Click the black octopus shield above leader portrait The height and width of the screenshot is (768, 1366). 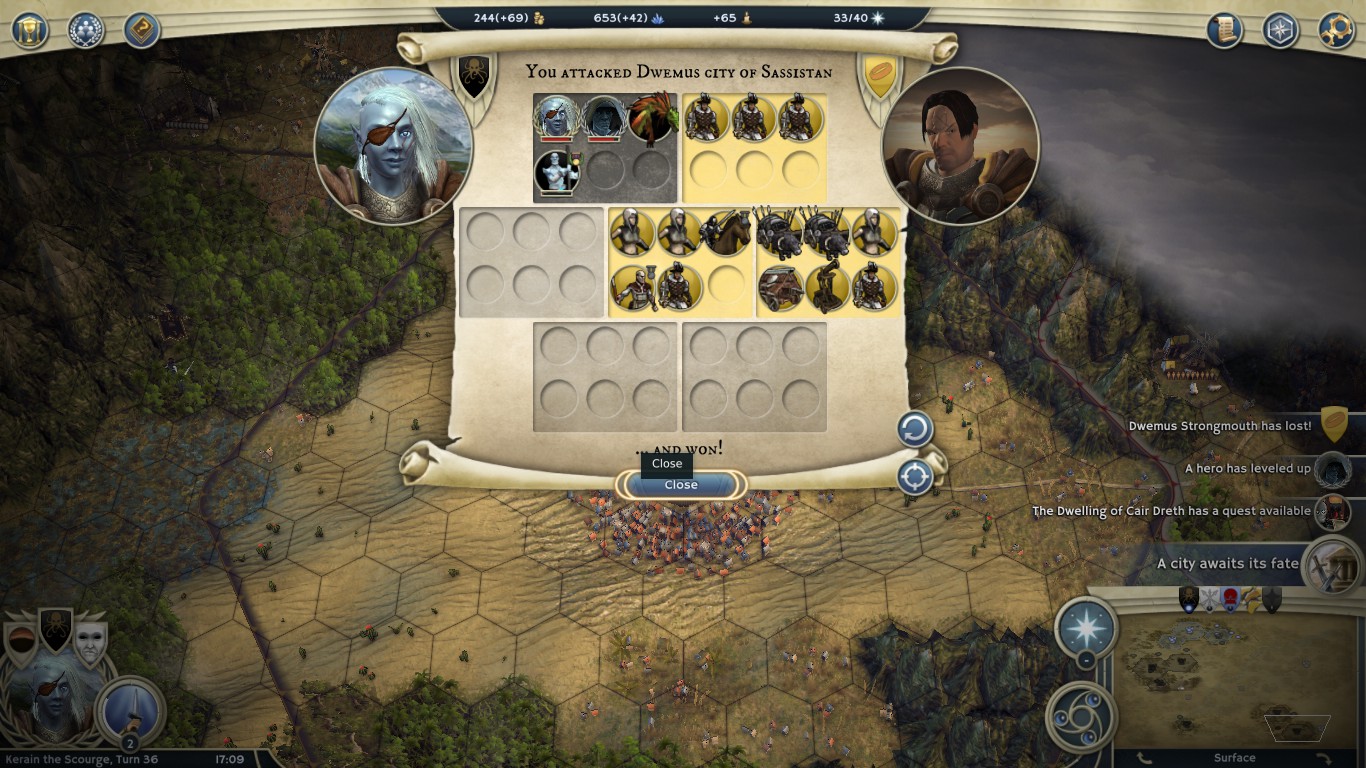55,630
